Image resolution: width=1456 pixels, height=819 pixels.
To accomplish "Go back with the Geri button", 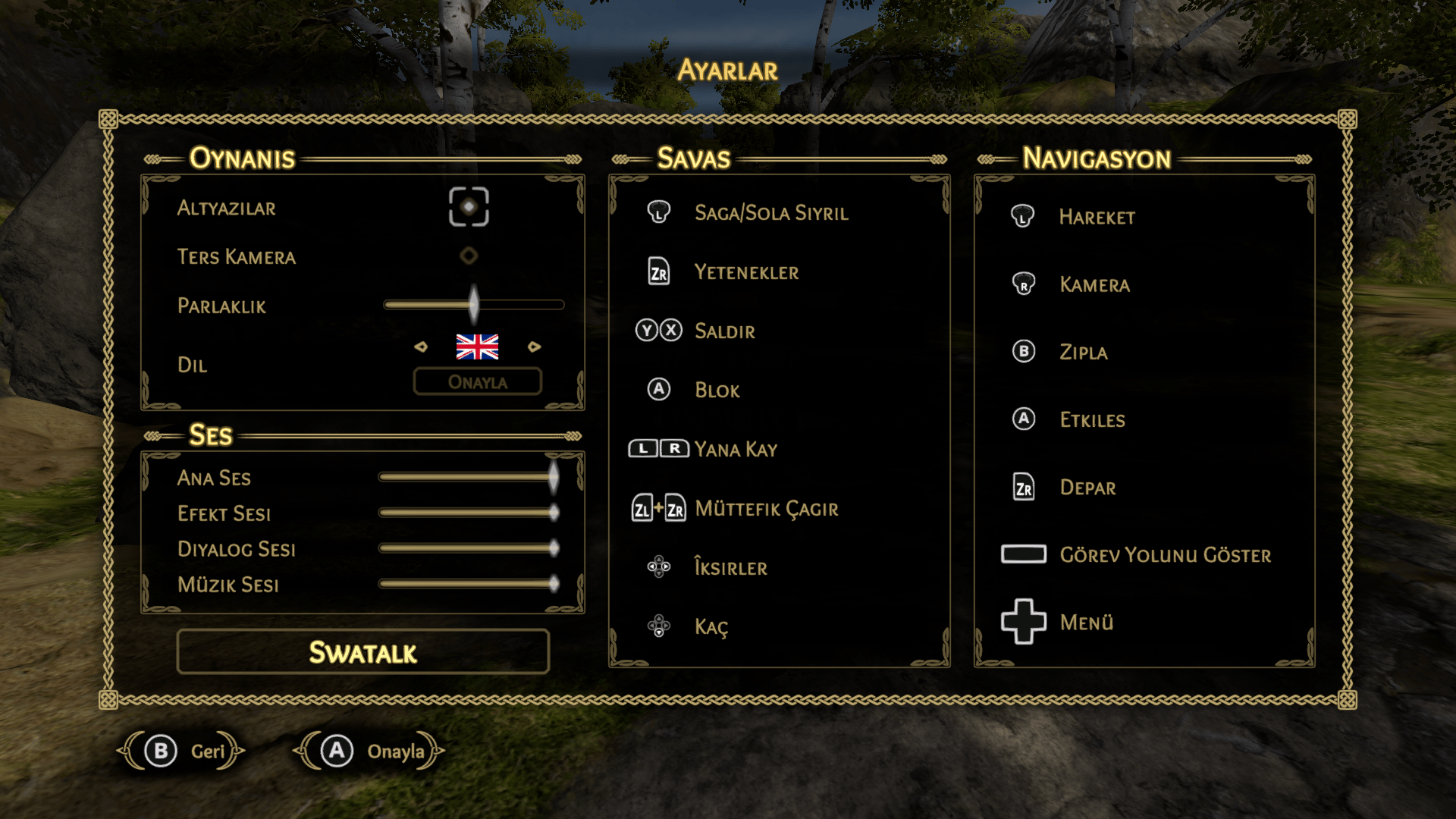I will (181, 751).
